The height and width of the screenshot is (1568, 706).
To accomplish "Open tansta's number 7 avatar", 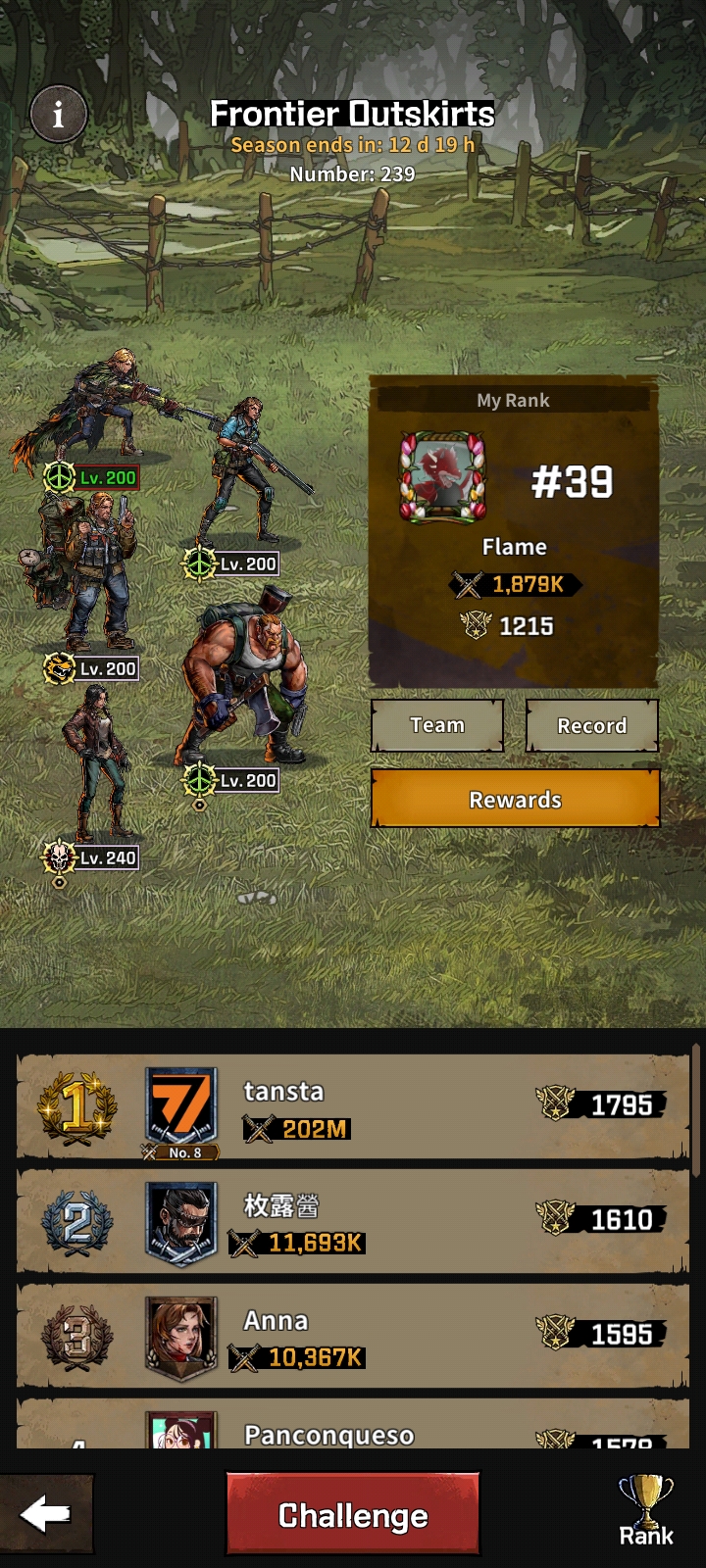I will (x=181, y=1109).
